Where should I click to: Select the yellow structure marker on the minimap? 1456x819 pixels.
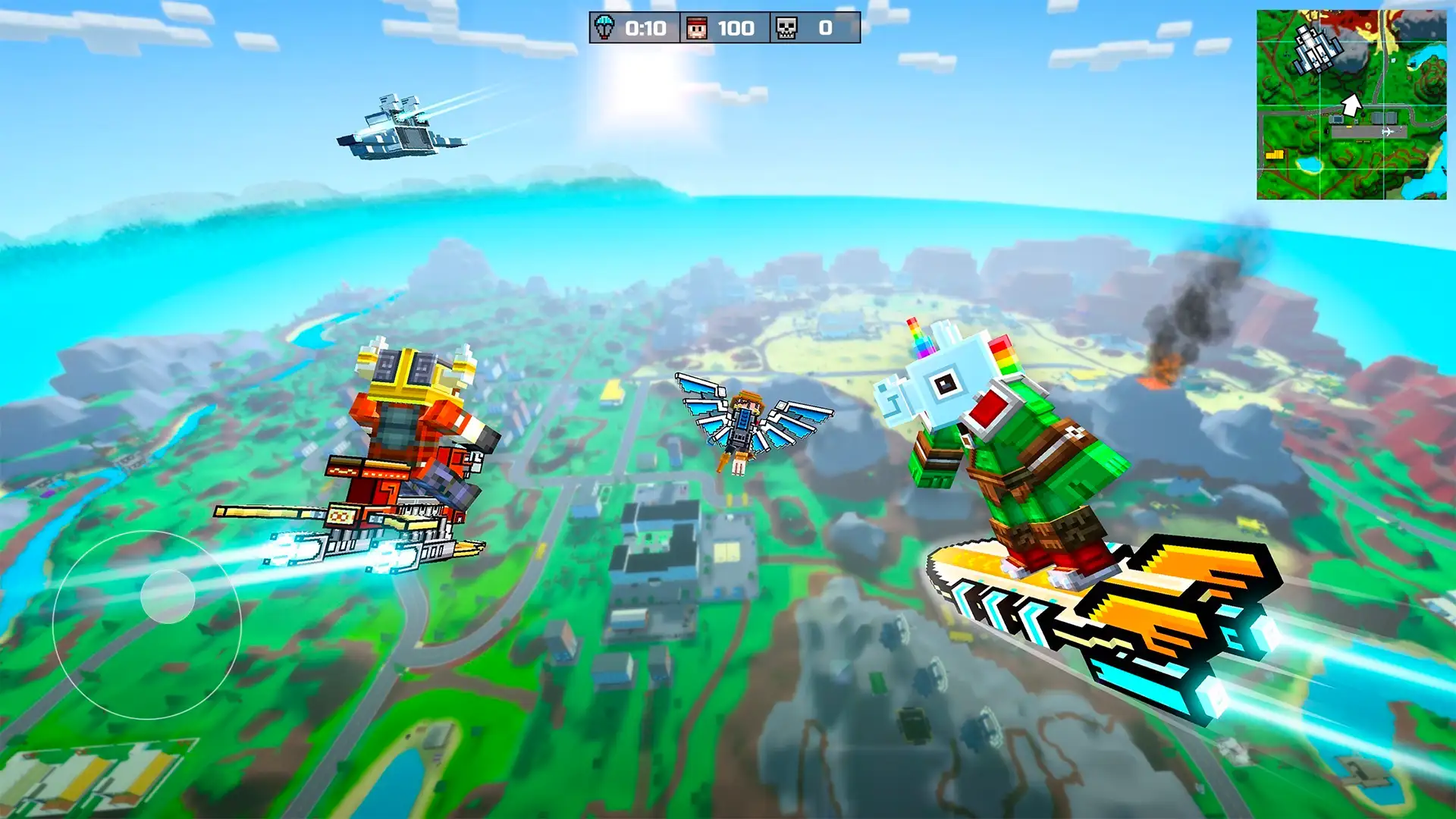coord(1275,155)
